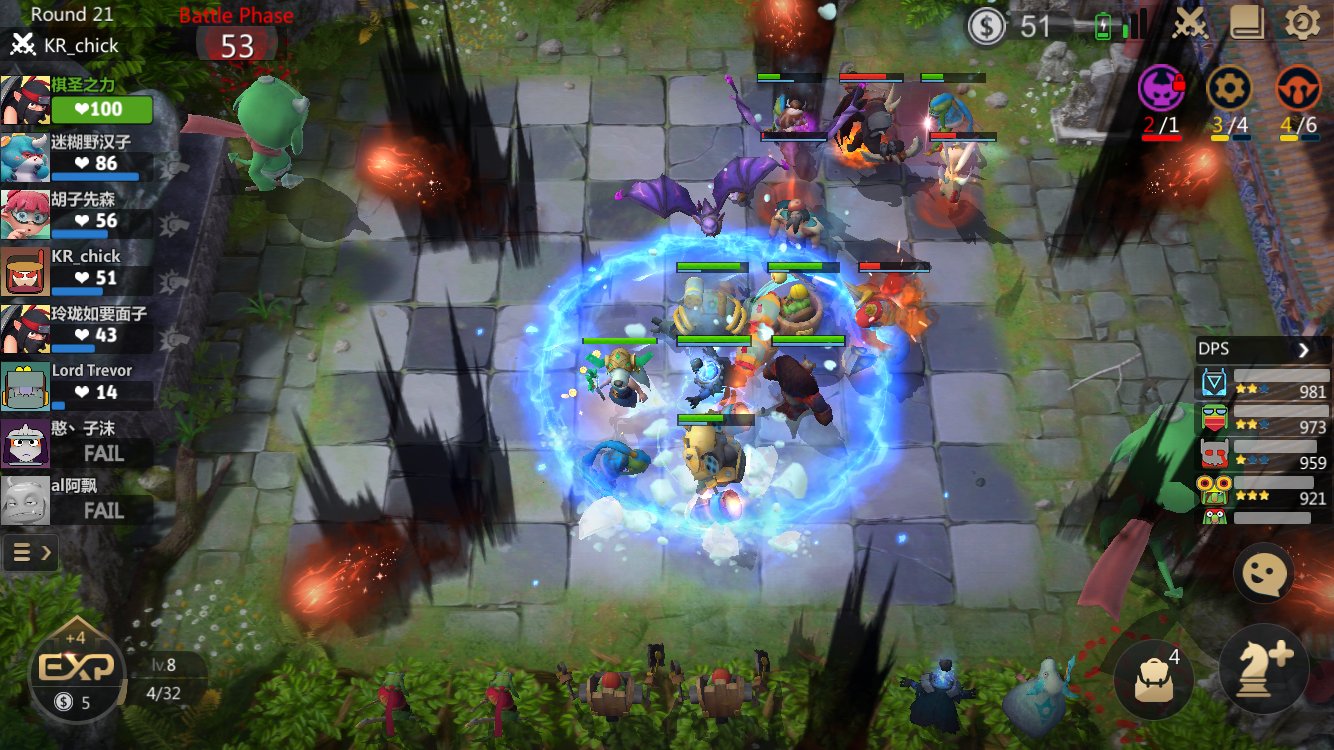Select the 921 damage unit in DPS list
Viewport: 1334px width, 750px height.
(1262, 490)
